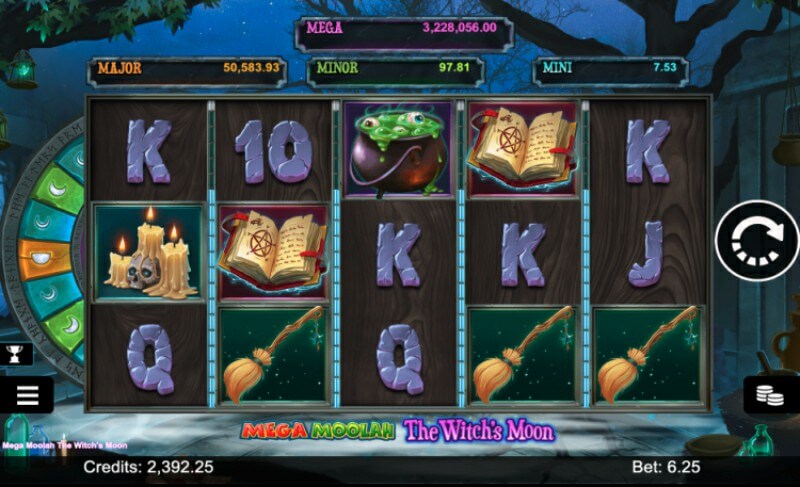Click the trophy icon
The image size is (800, 487).
[x=18, y=353]
